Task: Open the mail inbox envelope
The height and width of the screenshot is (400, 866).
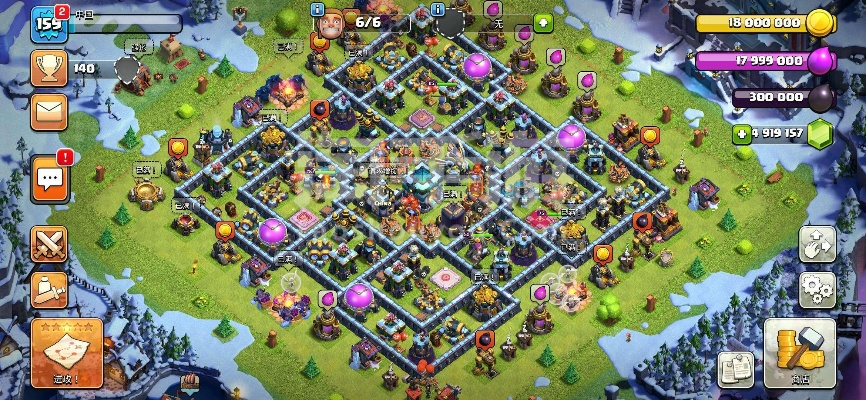Action: pos(49,112)
